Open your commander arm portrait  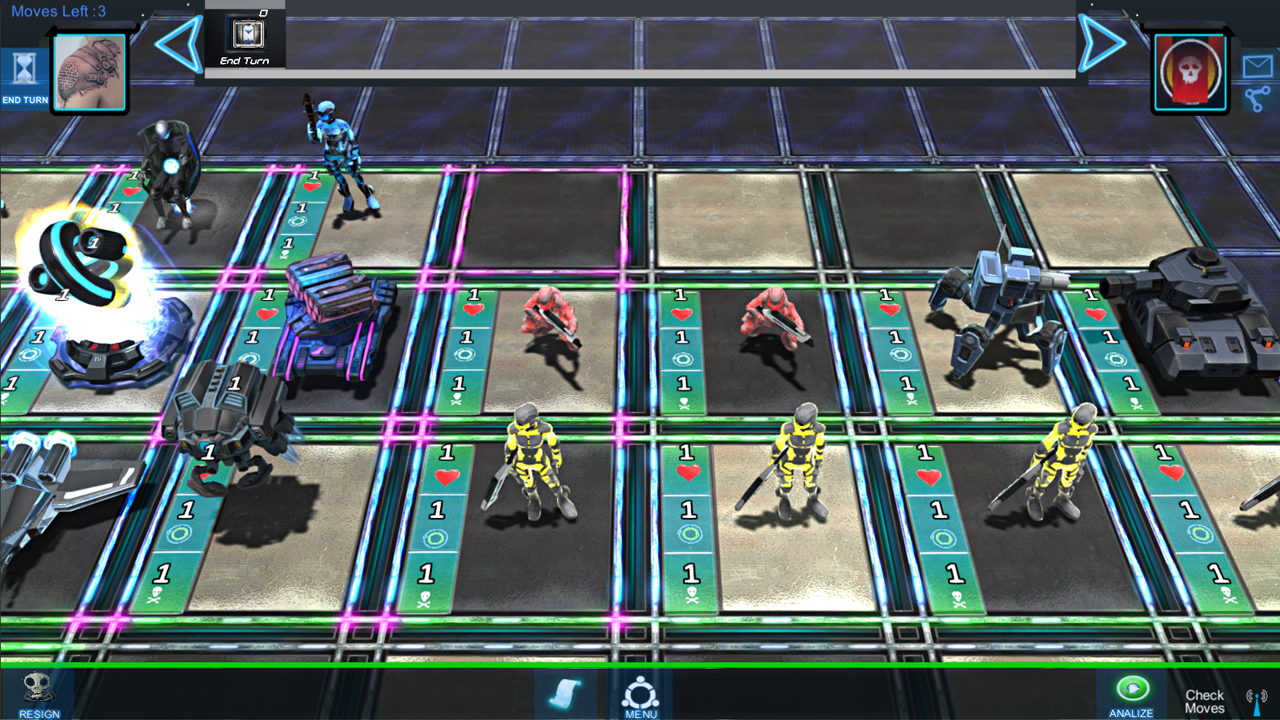(89, 70)
